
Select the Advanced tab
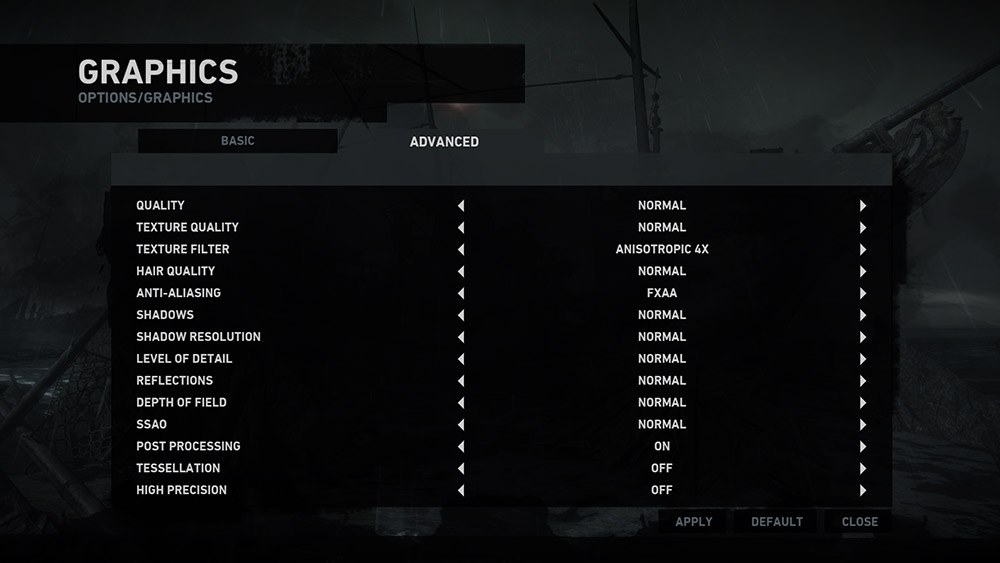point(444,142)
